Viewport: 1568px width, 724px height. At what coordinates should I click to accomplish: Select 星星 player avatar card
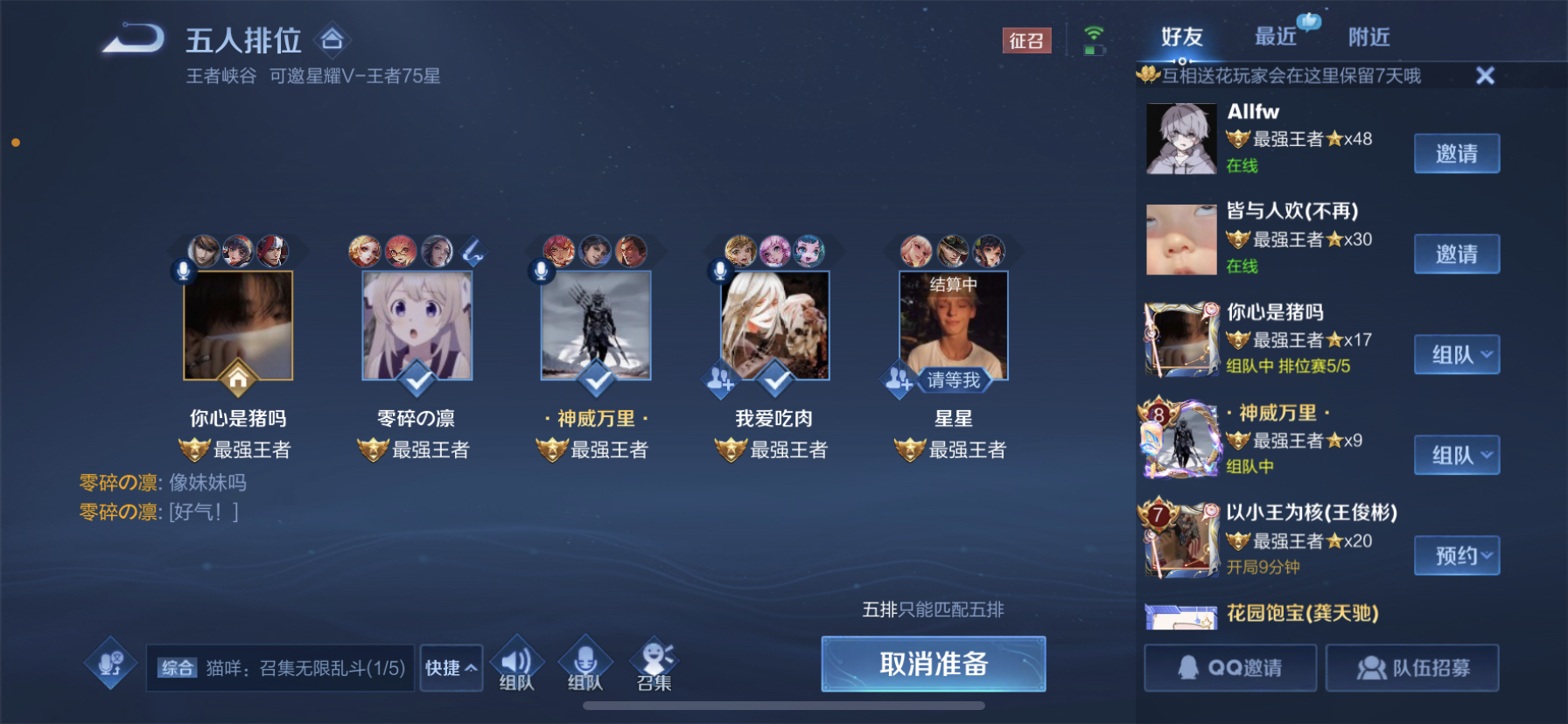[x=953, y=326]
